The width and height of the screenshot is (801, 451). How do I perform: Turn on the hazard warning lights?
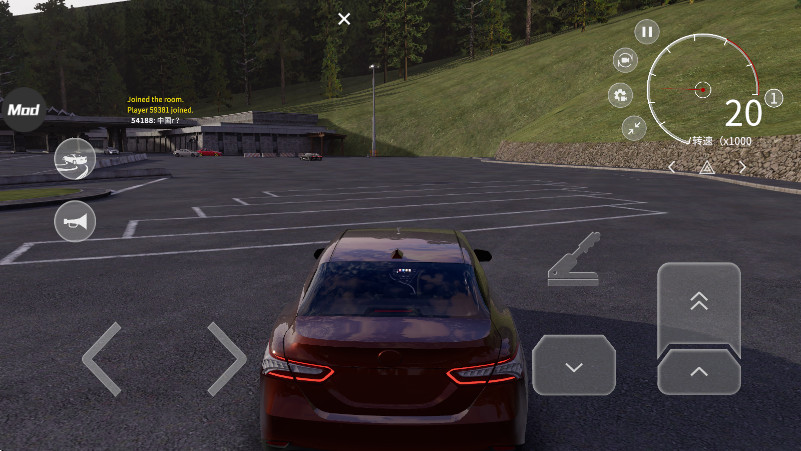point(707,168)
